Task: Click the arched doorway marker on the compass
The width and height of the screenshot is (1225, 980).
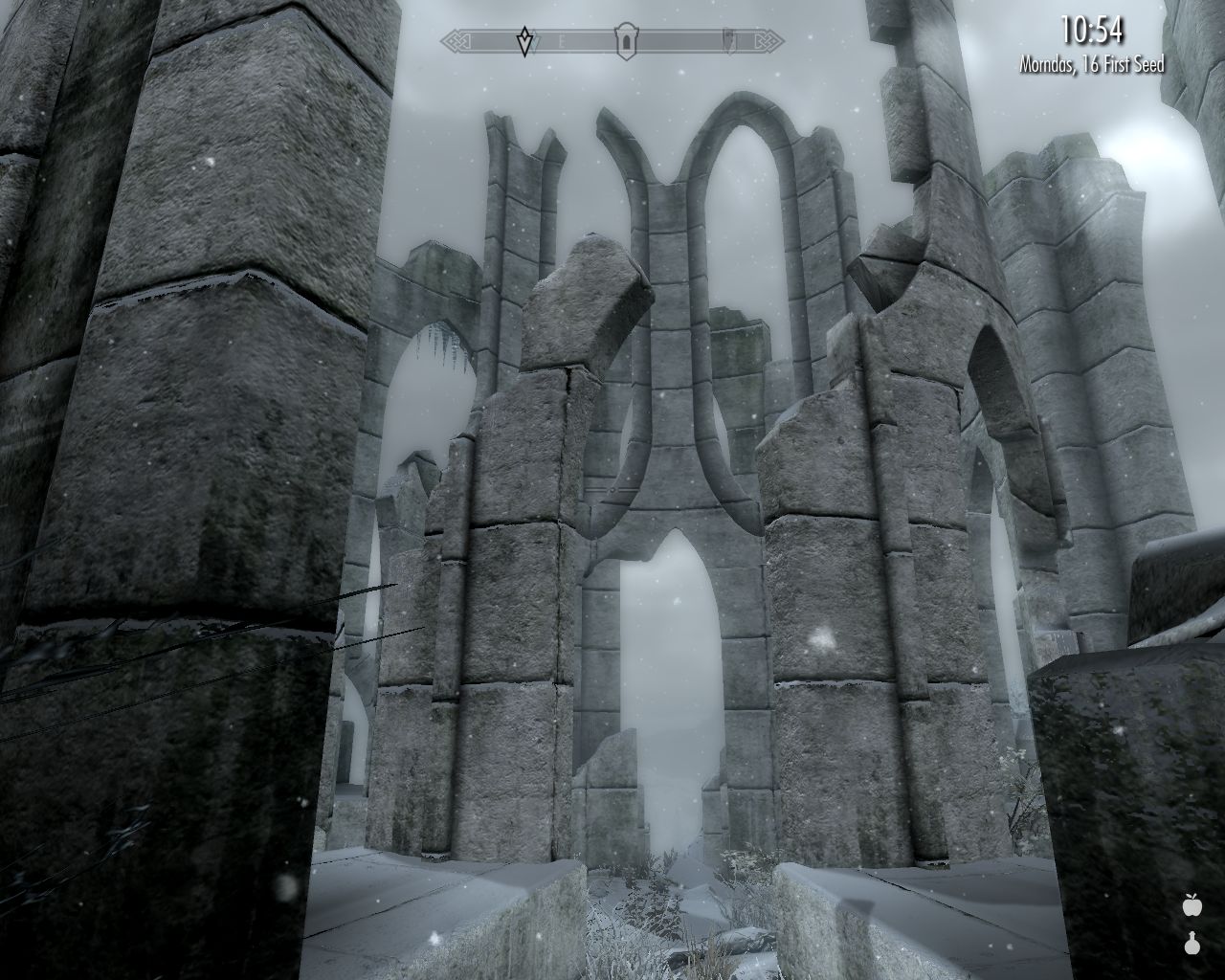Action: pyautogui.click(x=625, y=41)
